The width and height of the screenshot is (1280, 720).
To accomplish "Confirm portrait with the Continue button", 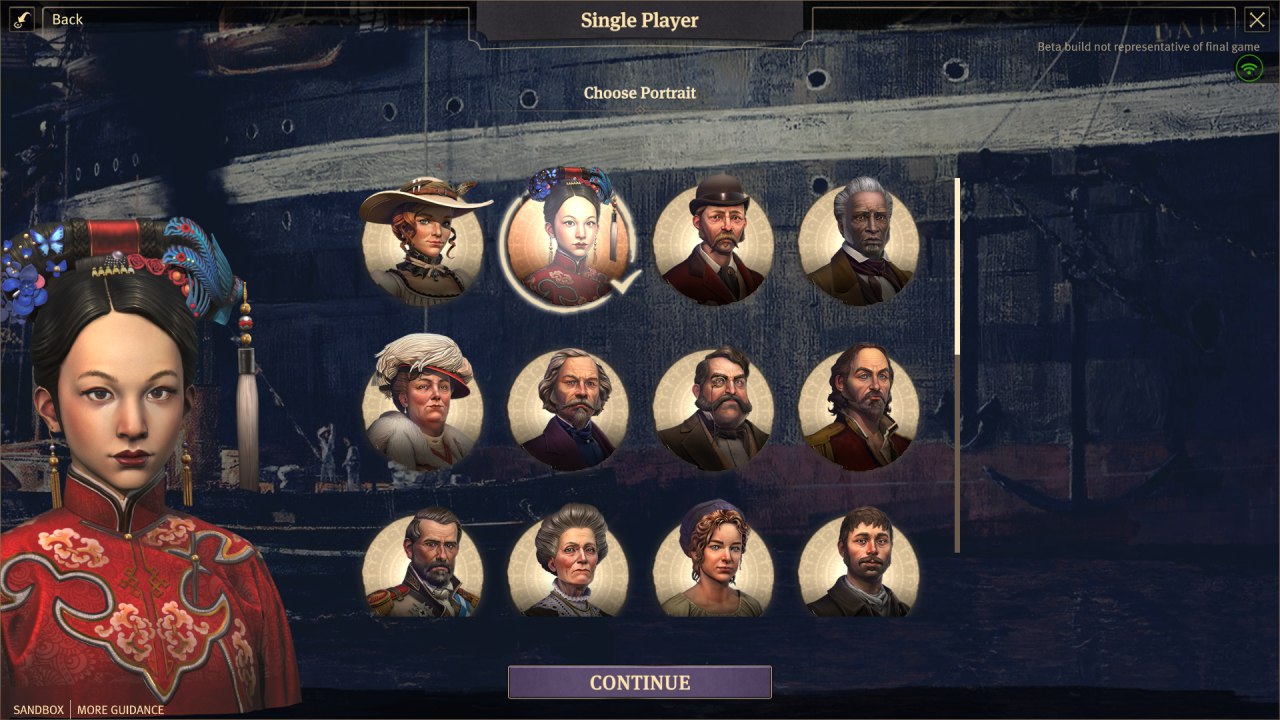I will tap(640, 682).
